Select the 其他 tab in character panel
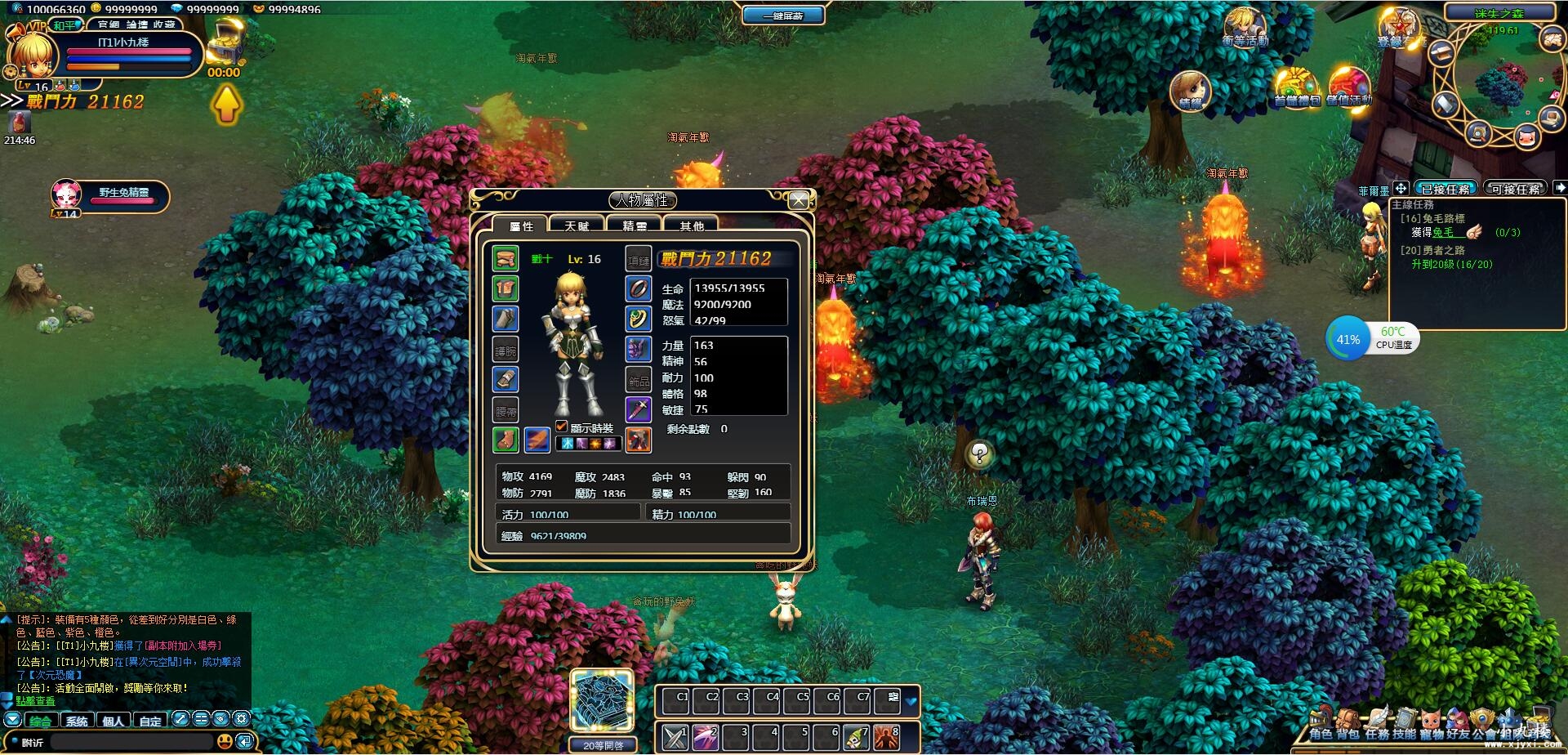The height and width of the screenshot is (755, 1568). 691,226
